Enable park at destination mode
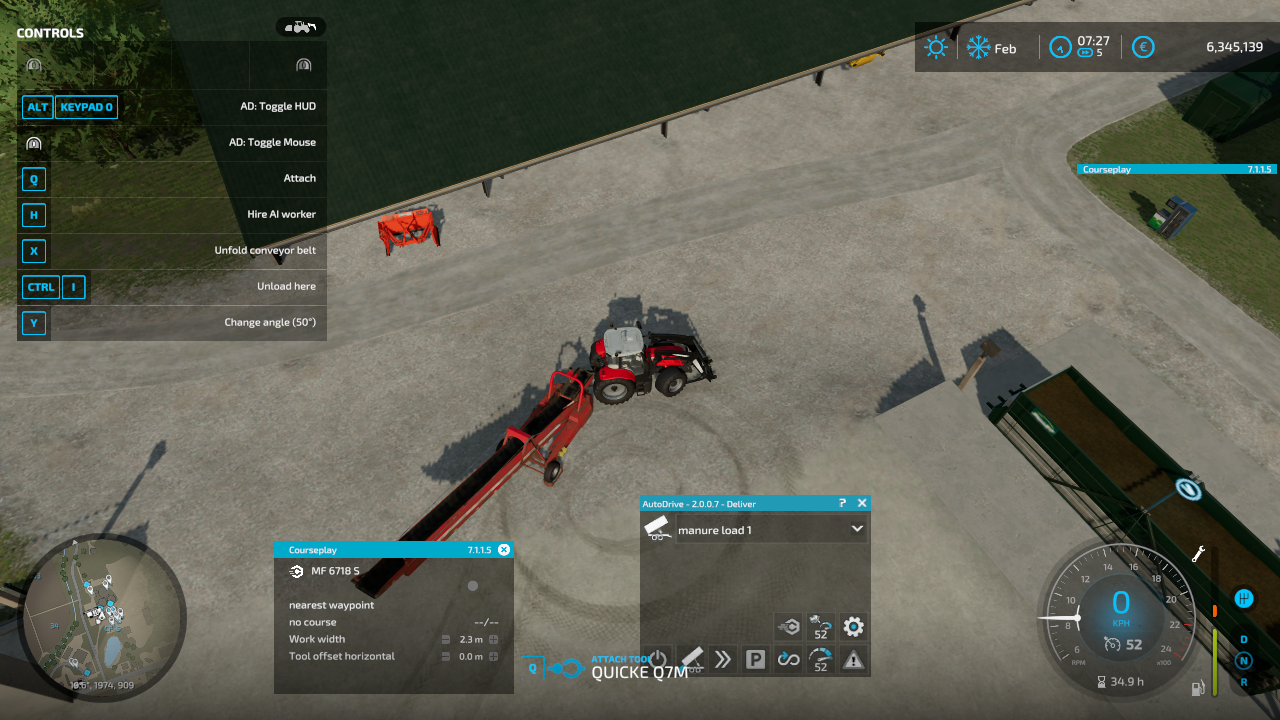1280x720 pixels. (756, 658)
